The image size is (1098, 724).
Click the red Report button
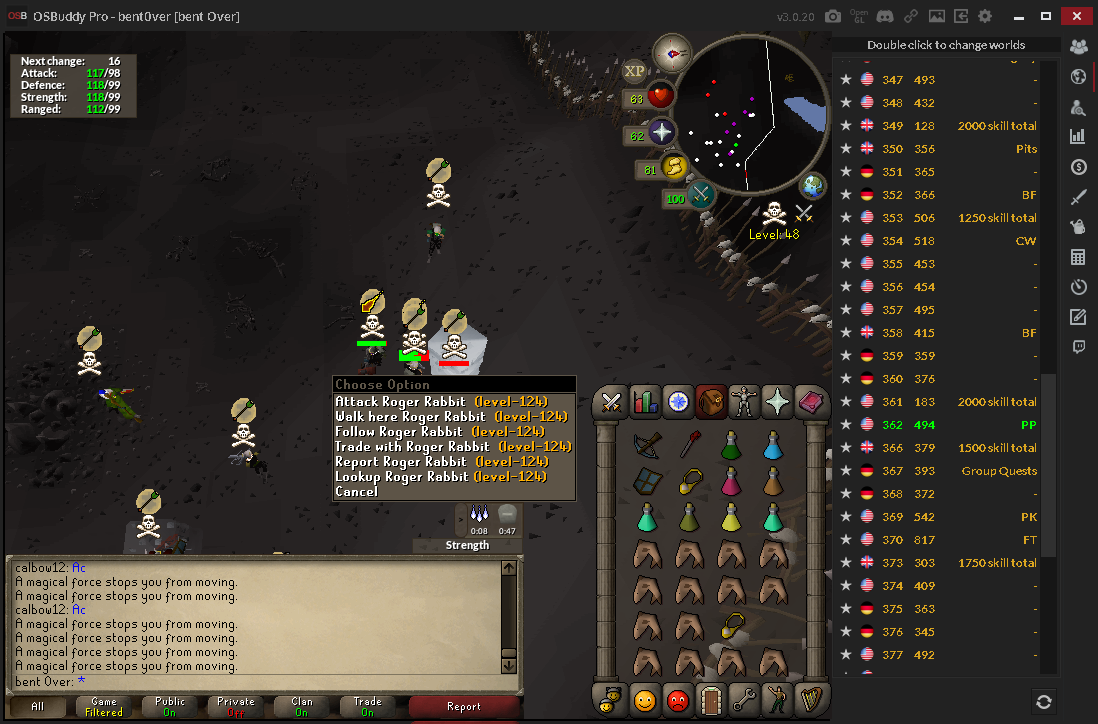click(x=463, y=707)
